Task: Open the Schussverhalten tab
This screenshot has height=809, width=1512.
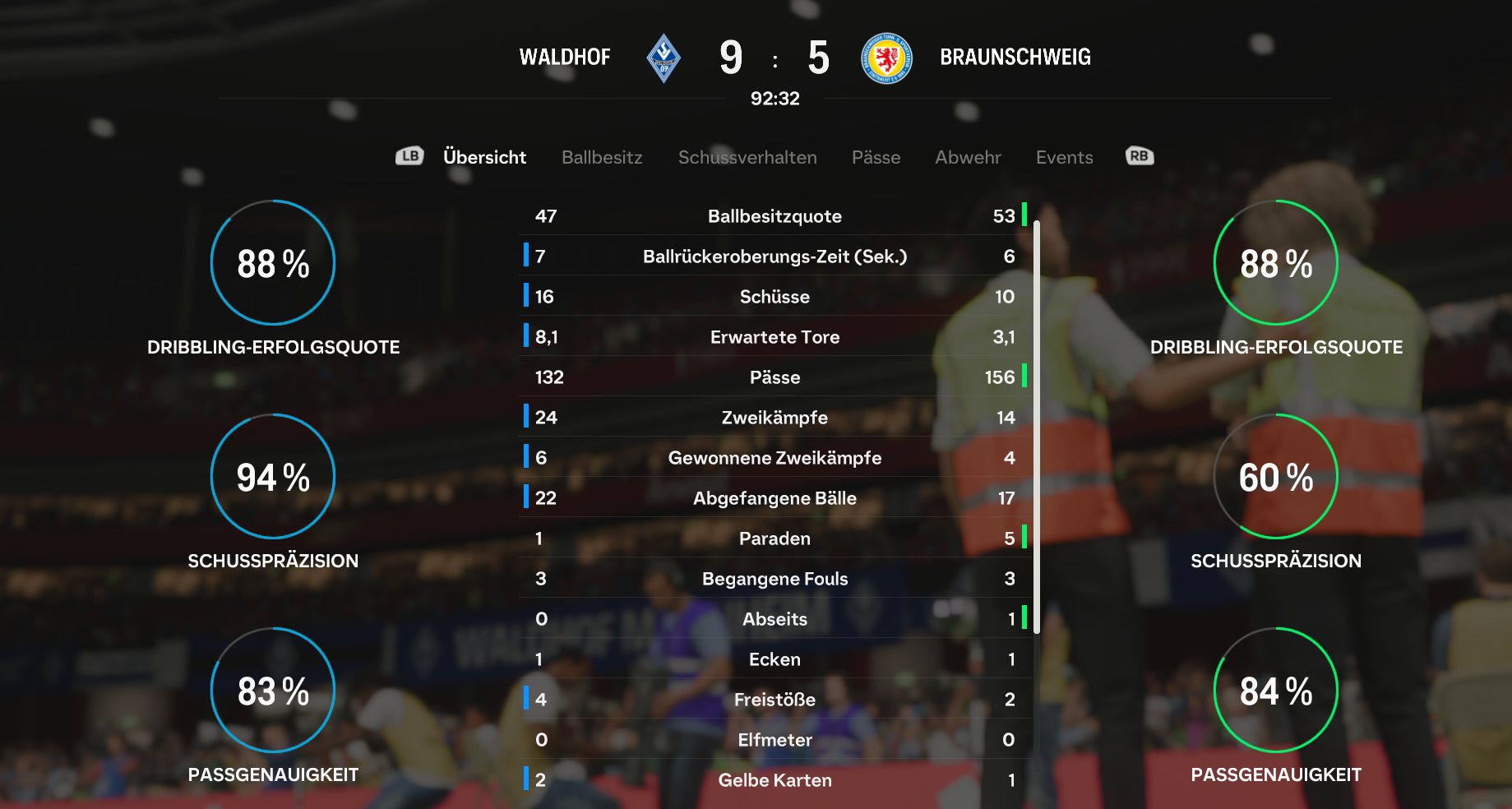Action: click(747, 157)
